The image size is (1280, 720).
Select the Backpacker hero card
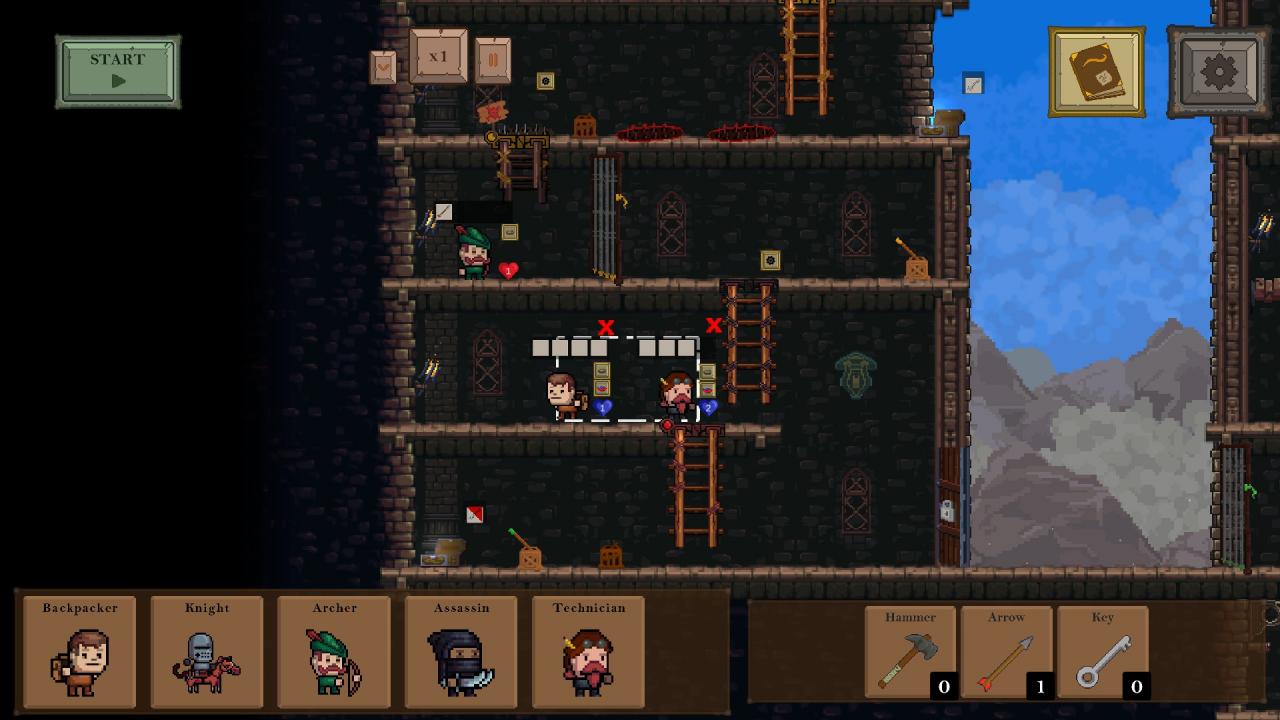coord(80,652)
